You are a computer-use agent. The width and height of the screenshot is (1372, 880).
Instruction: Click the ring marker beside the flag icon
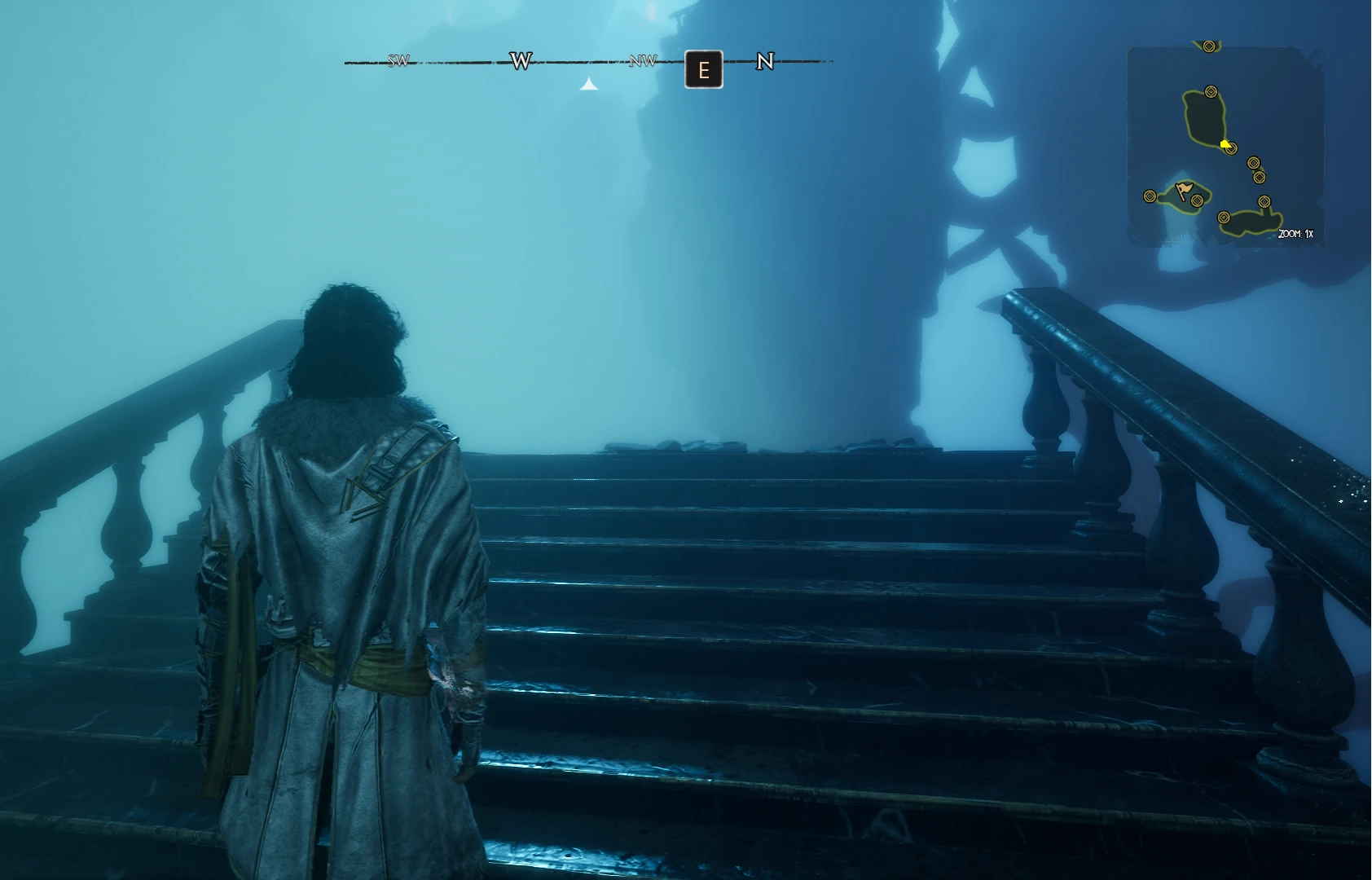click(x=1197, y=200)
